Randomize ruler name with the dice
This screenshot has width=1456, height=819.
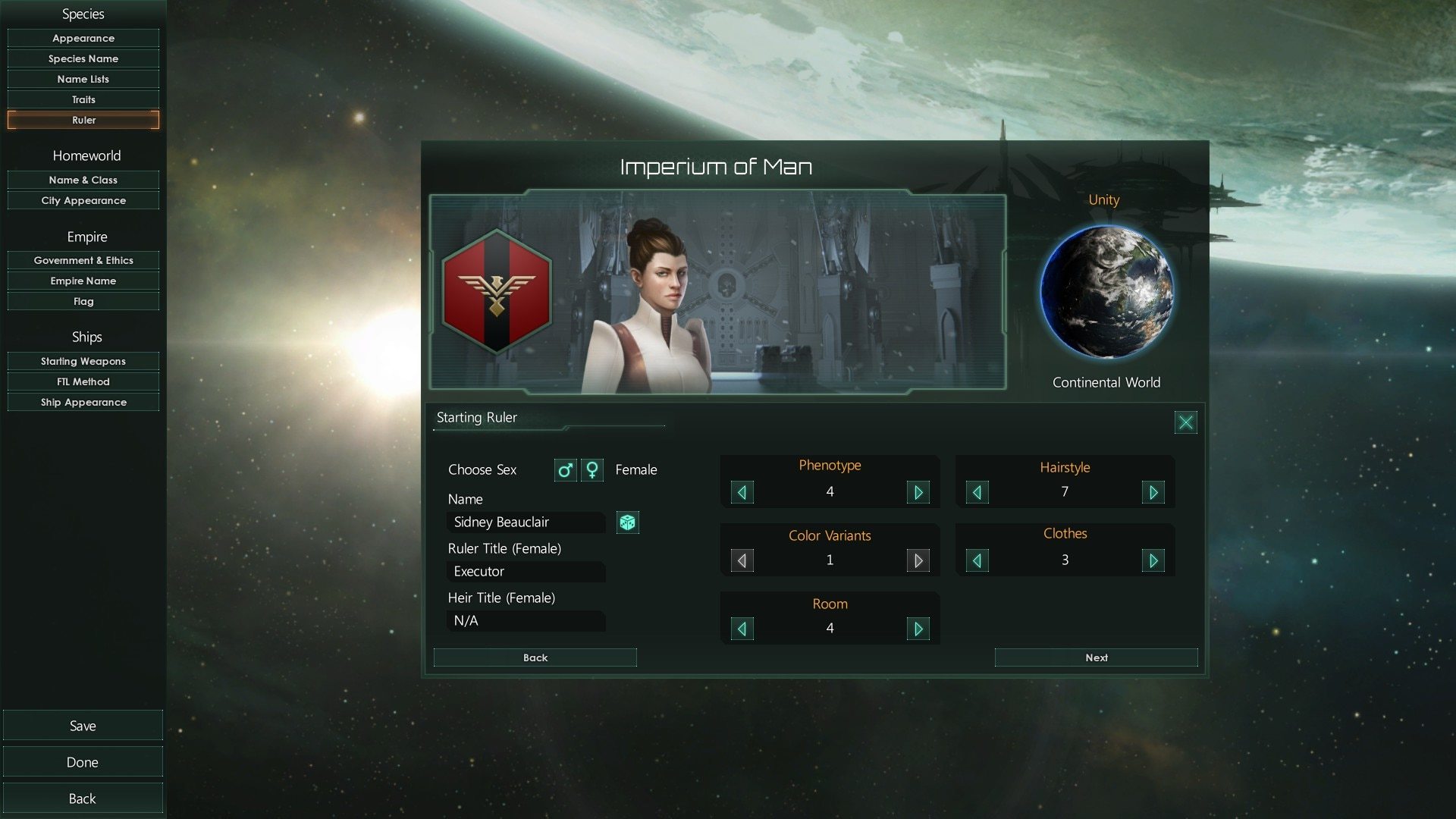(x=628, y=522)
